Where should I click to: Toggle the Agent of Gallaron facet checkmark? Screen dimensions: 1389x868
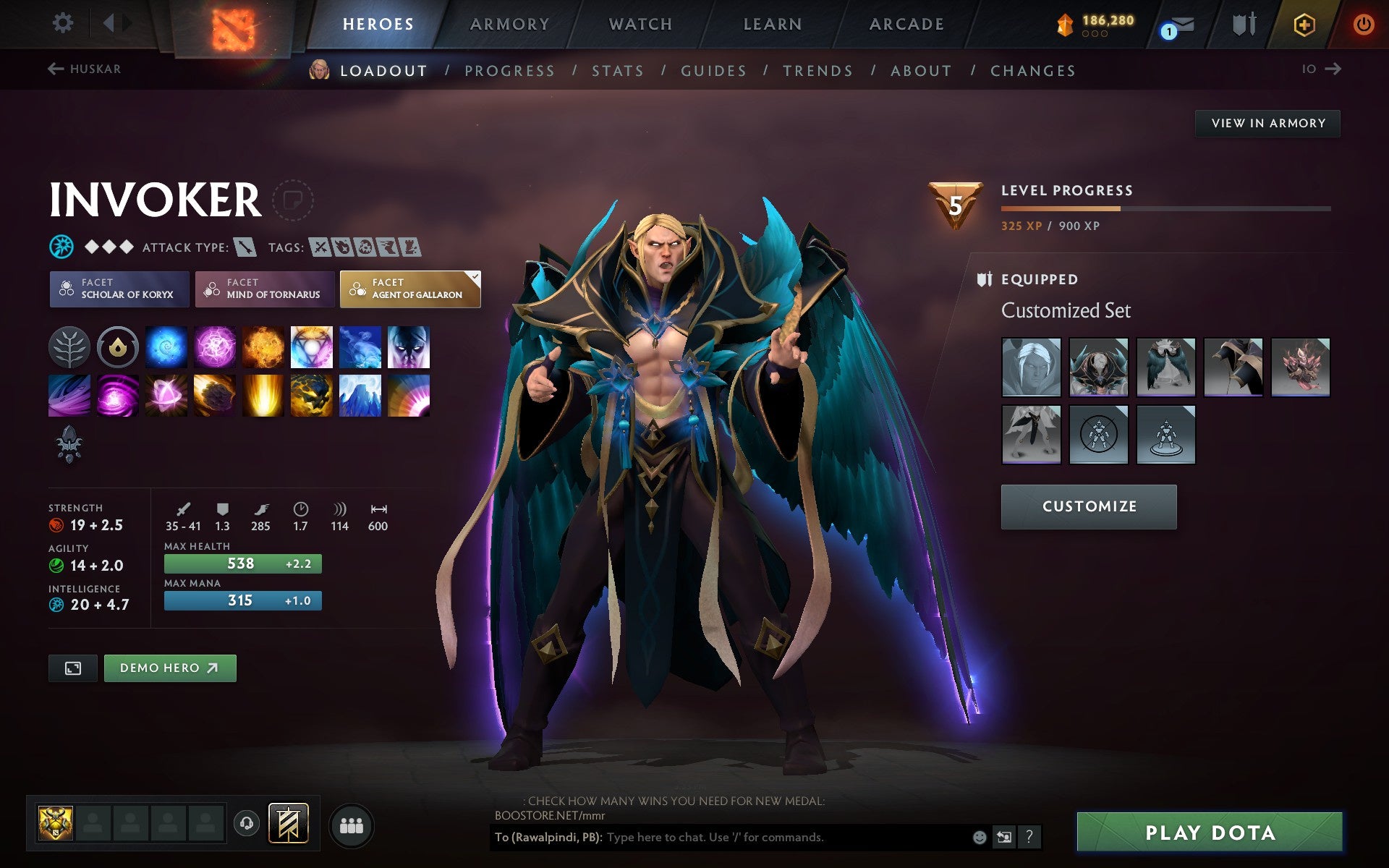coord(474,276)
